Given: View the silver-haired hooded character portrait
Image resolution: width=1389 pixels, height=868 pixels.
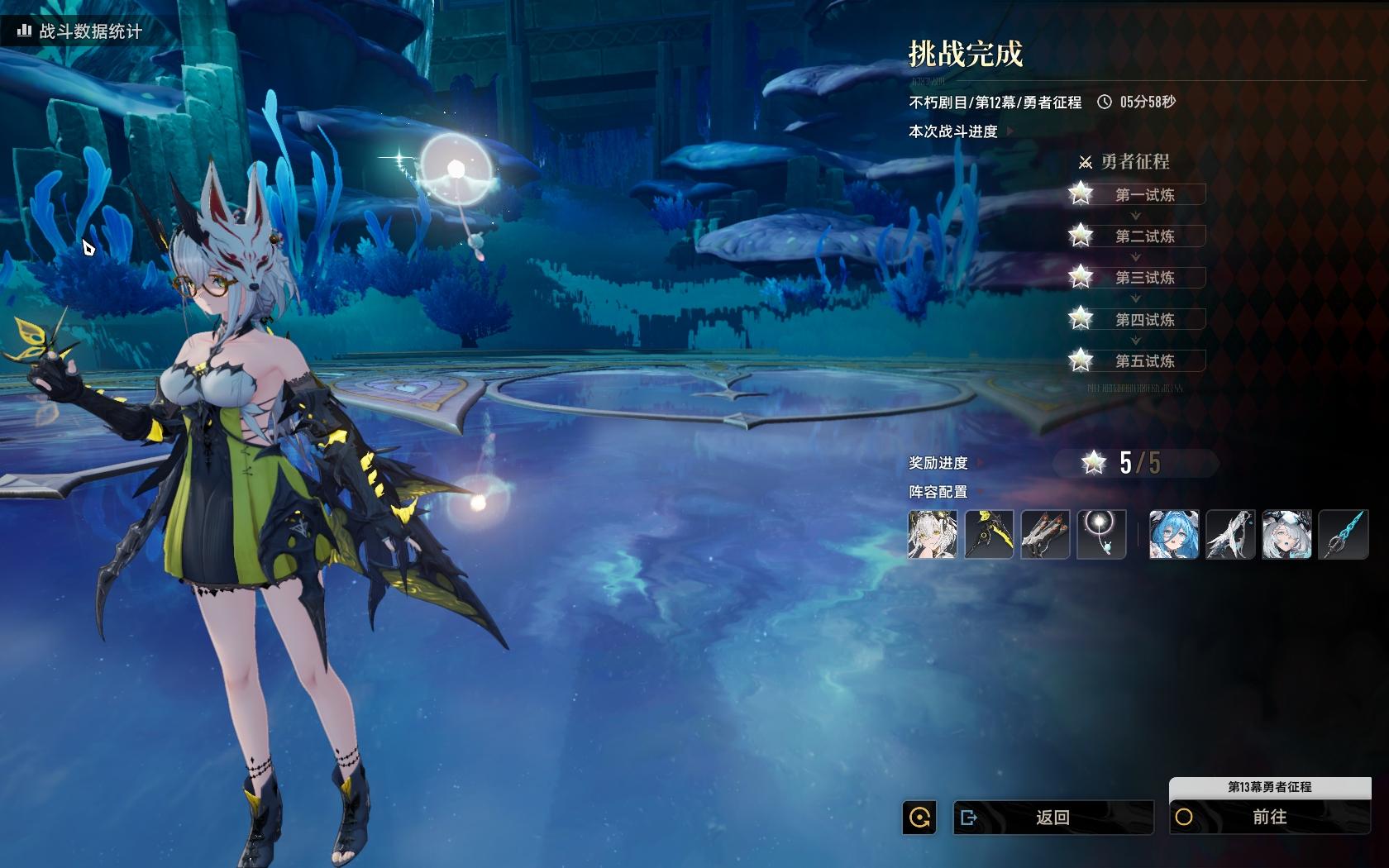Looking at the screenshot, I should (x=1286, y=534).
